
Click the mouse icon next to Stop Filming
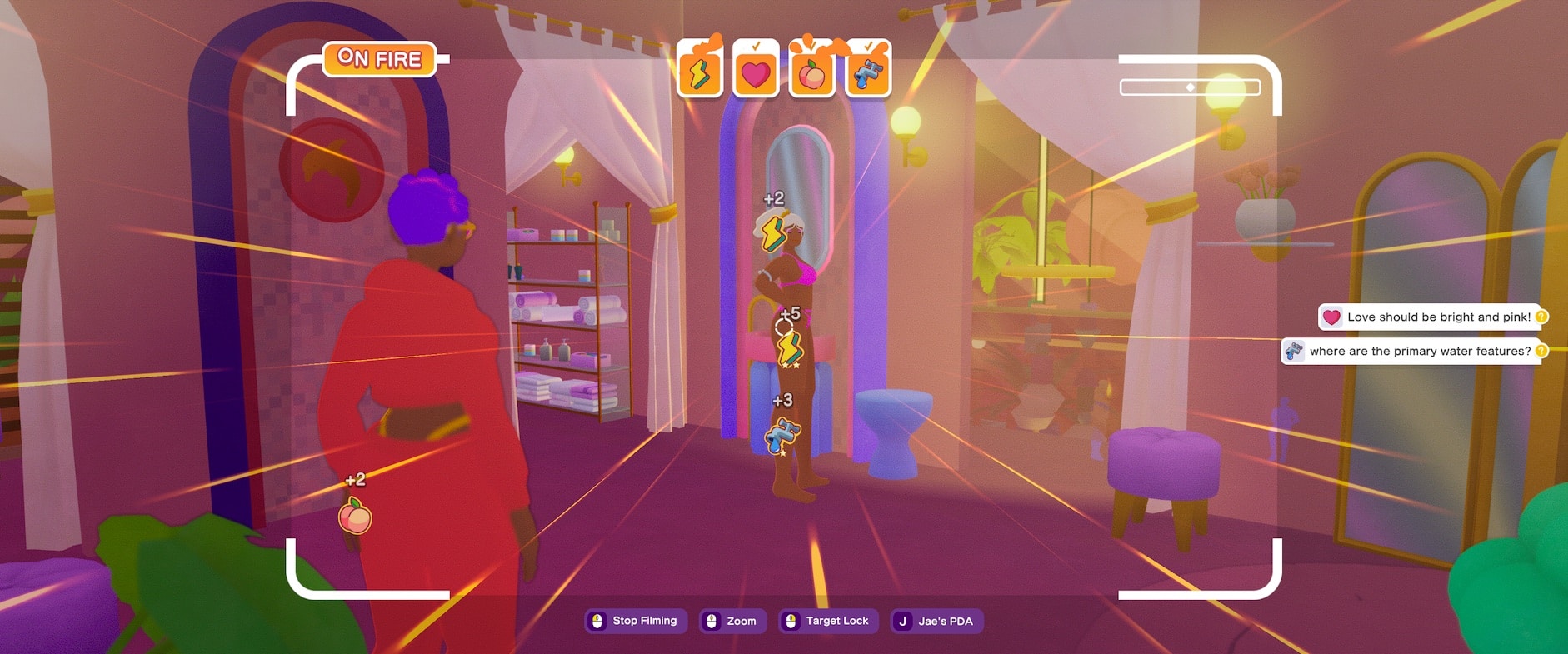(x=598, y=621)
